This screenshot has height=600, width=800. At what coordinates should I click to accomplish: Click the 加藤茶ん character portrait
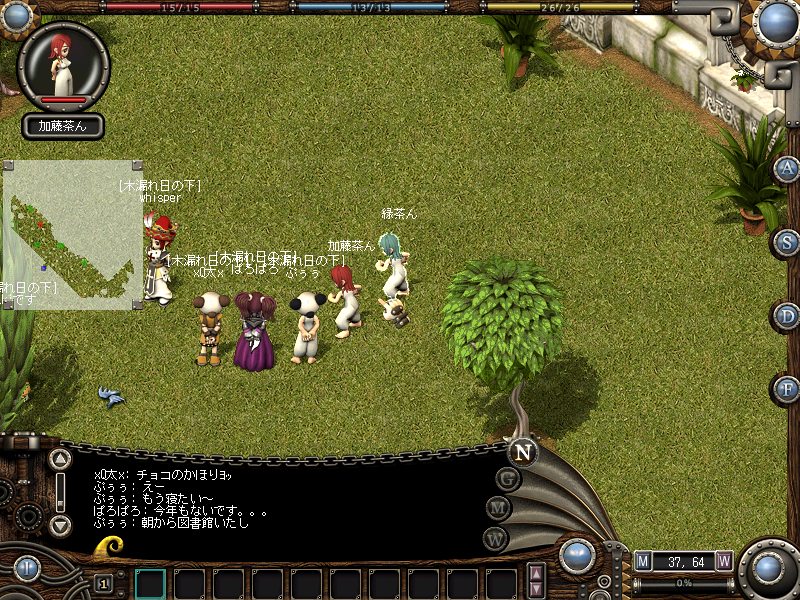(x=63, y=64)
